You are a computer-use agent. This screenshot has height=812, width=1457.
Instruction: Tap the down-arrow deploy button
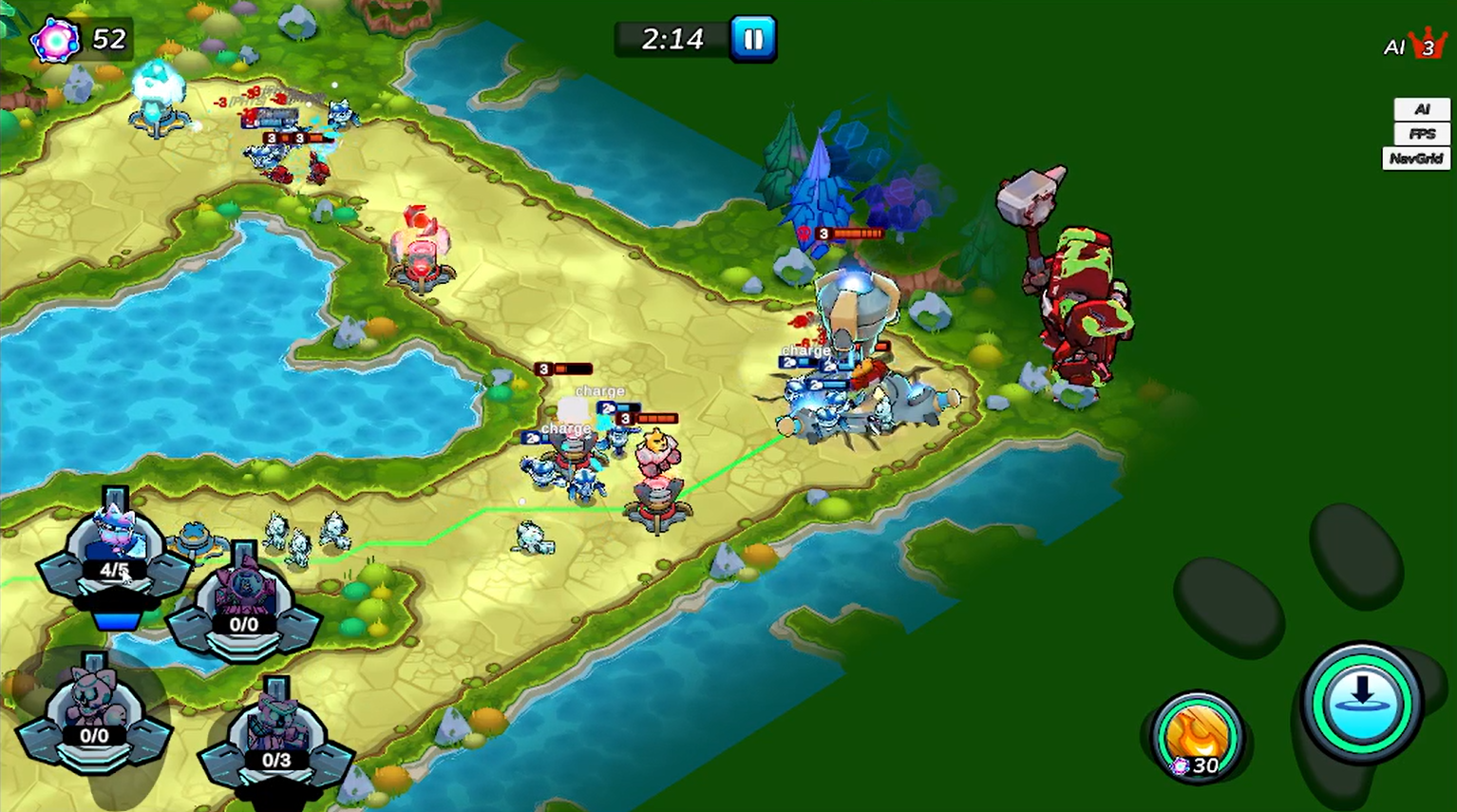pyautogui.click(x=1361, y=701)
